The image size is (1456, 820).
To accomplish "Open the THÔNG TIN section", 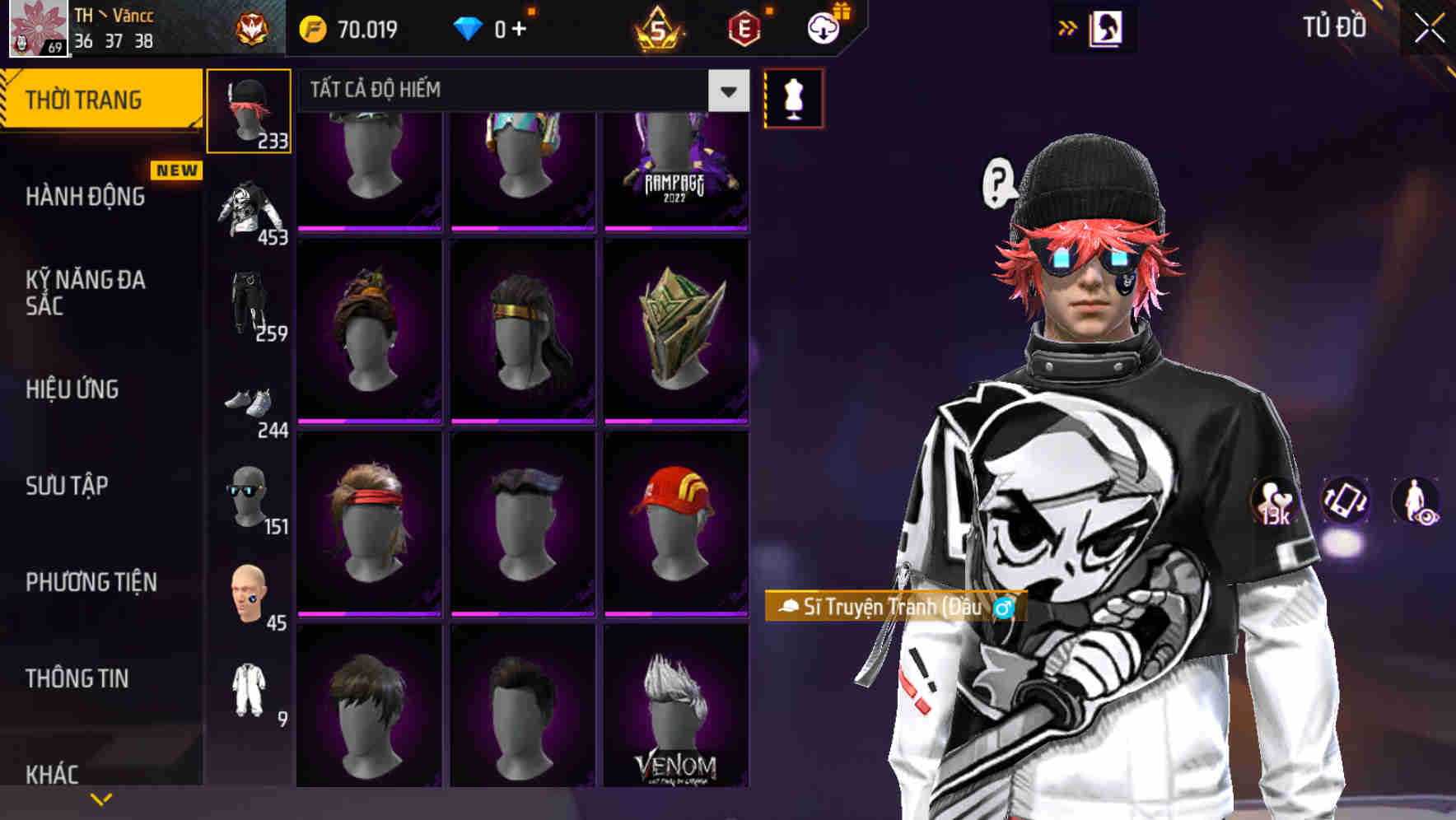I will (78, 678).
